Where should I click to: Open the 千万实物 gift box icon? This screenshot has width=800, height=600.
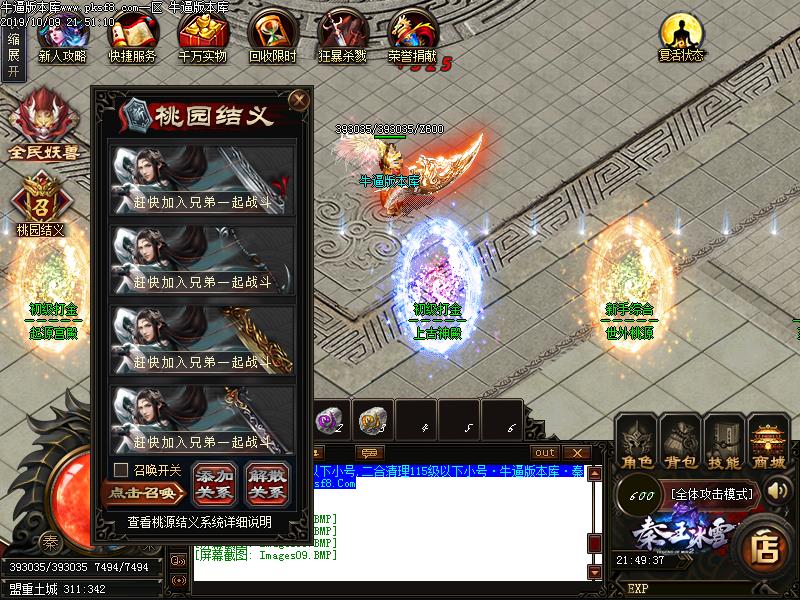tap(202, 38)
